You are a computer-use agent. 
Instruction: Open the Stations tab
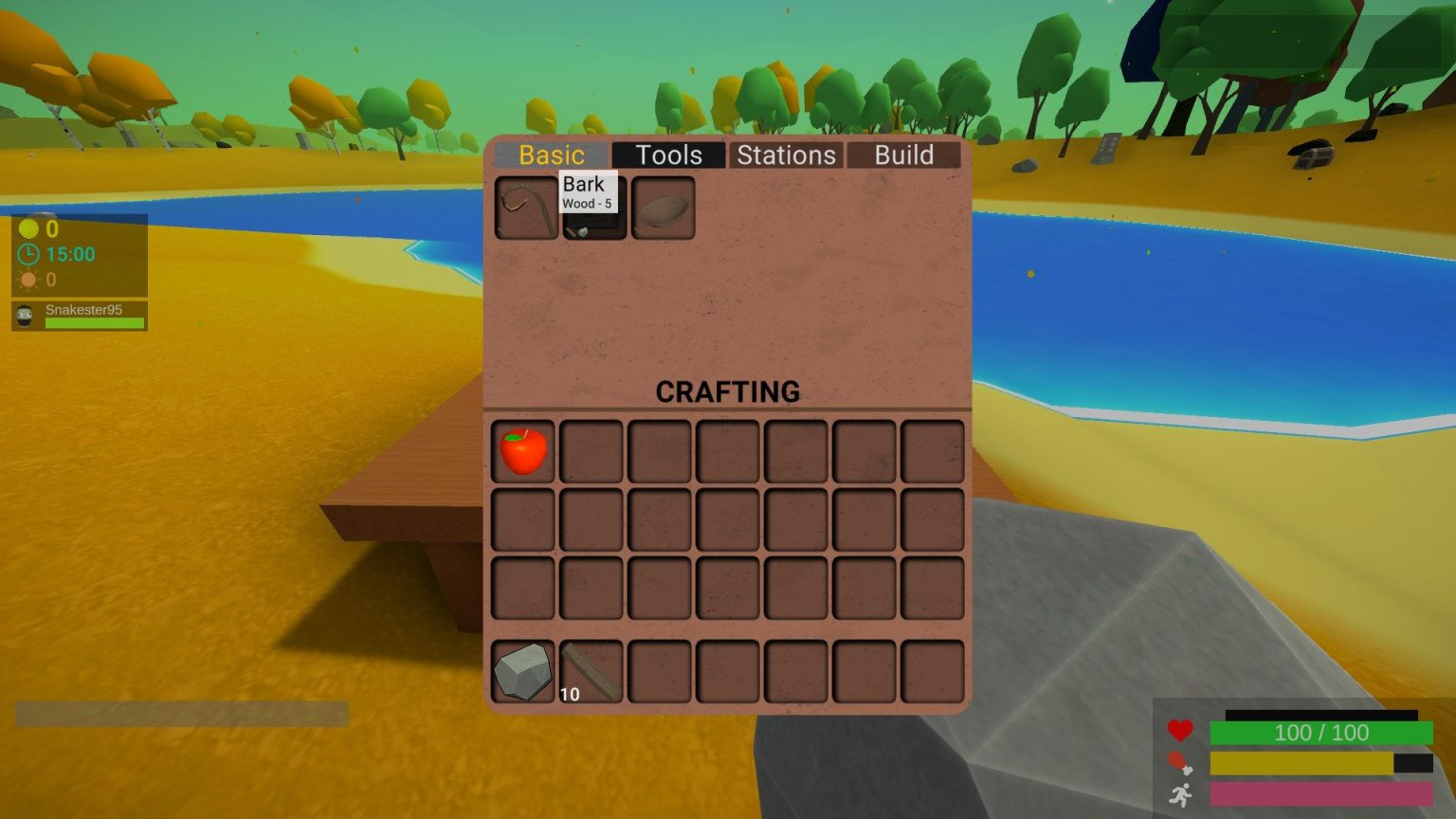click(786, 155)
